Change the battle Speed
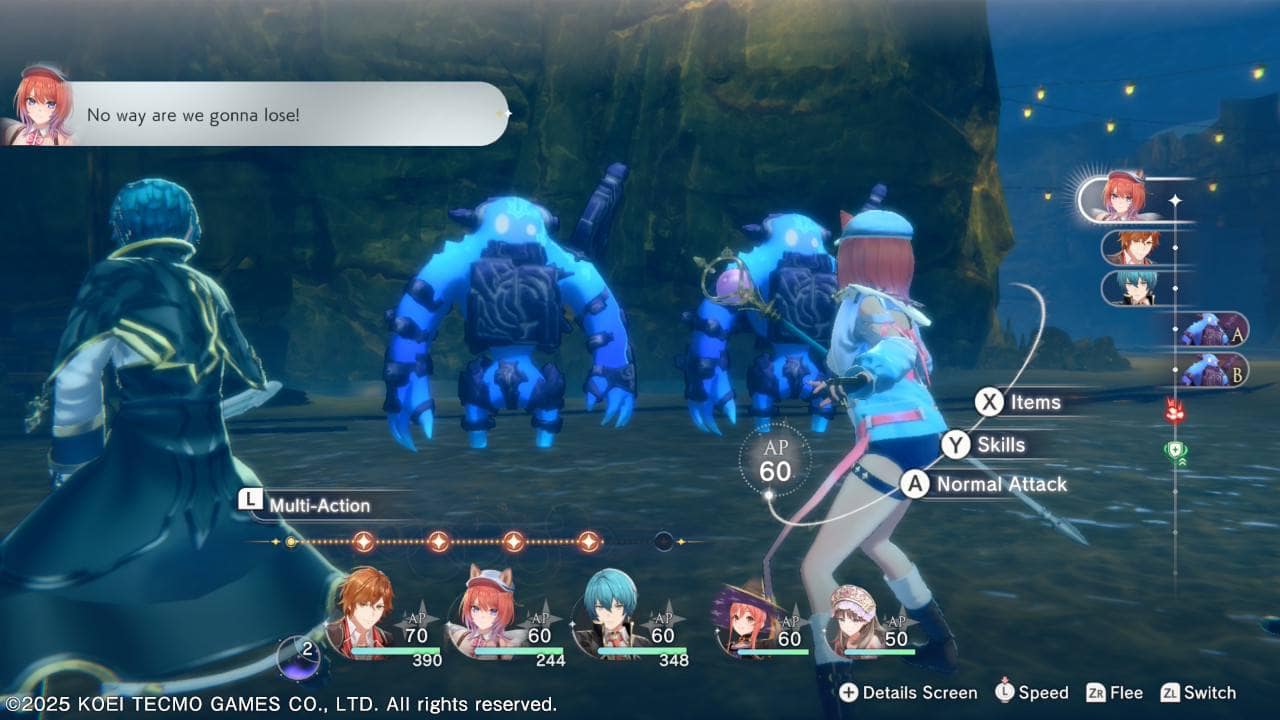The image size is (1280, 720). pyautogui.click(x=1032, y=693)
